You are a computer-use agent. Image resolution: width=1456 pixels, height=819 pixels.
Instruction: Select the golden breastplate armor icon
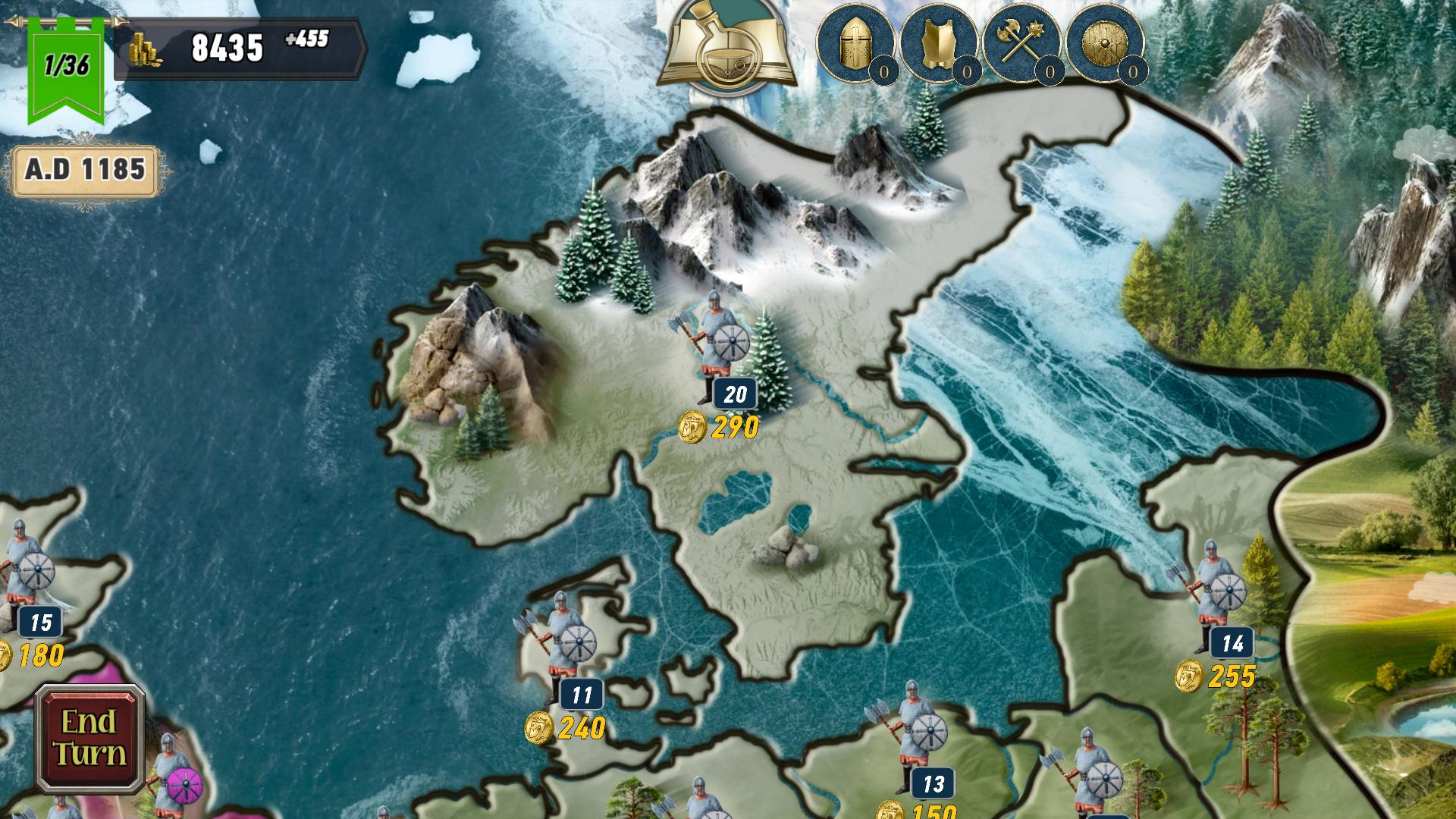[x=939, y=43]
